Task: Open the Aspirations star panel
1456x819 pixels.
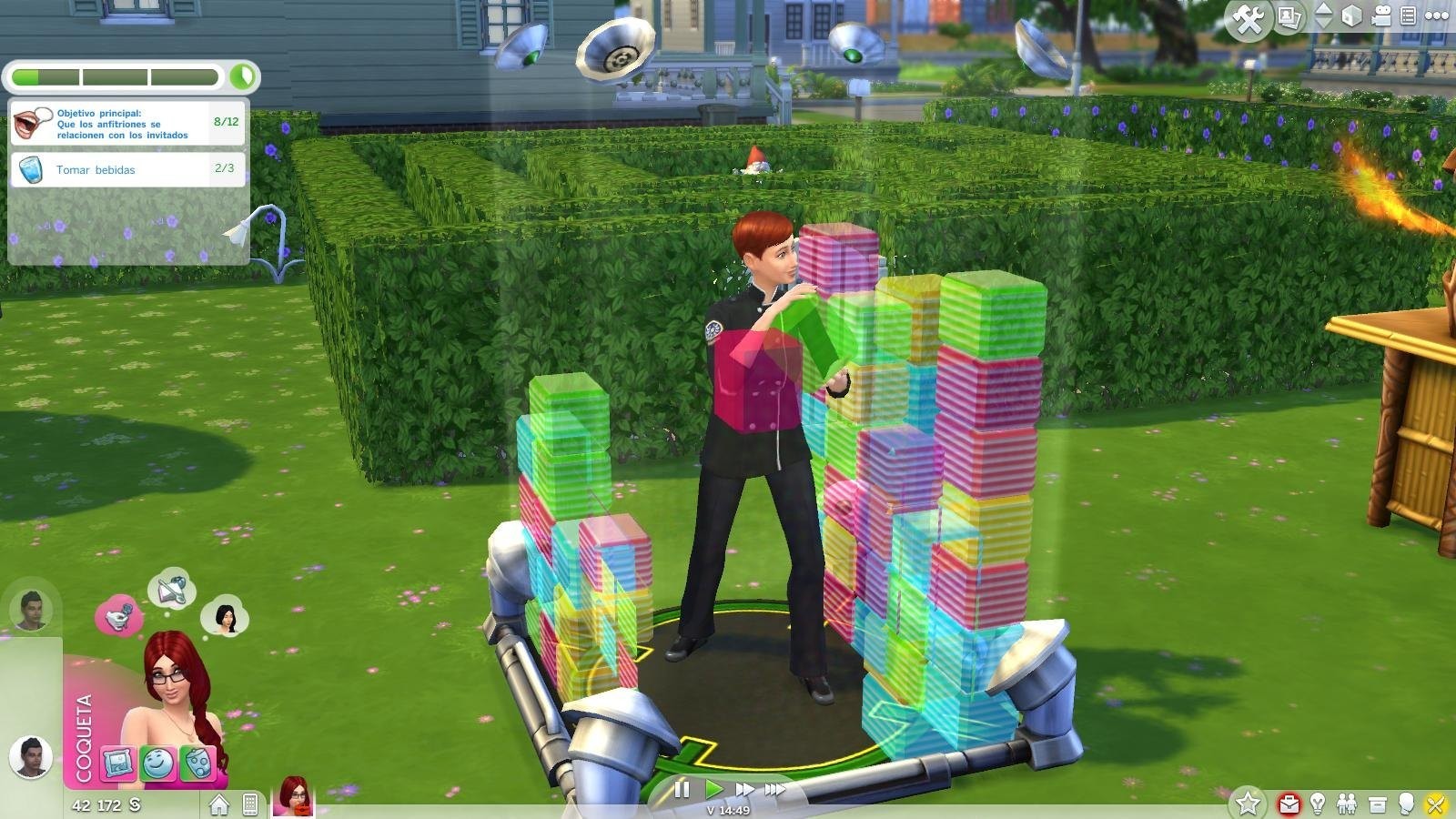Action: tap(1249, 804)
